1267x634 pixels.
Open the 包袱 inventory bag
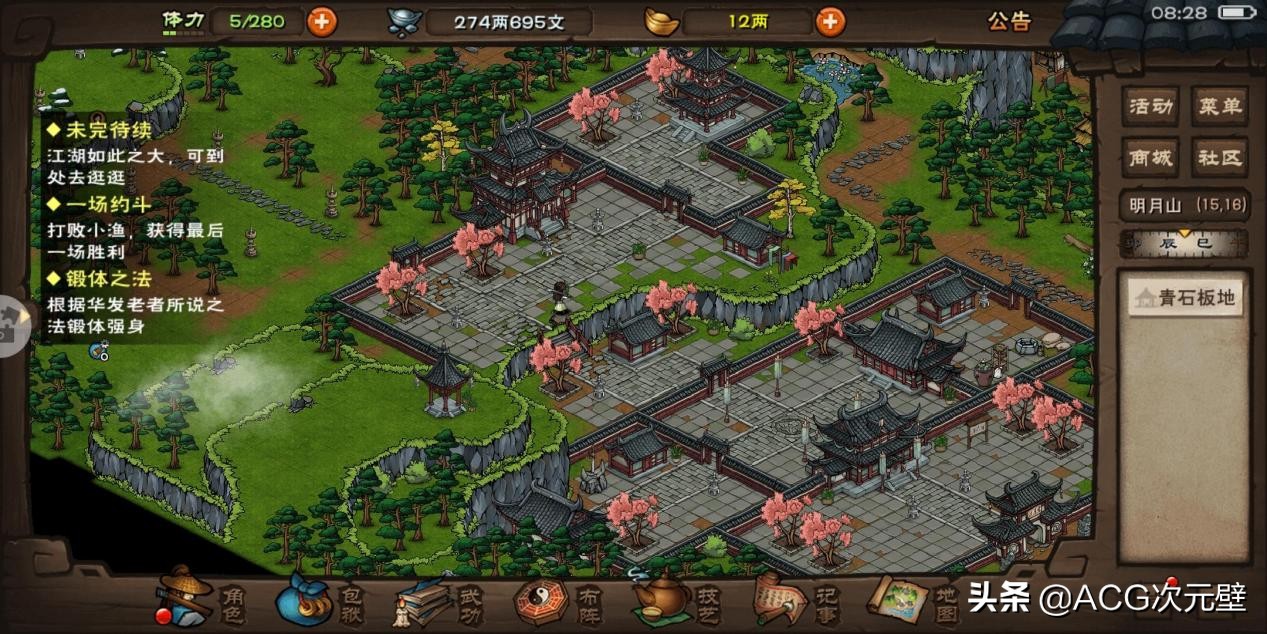click(318, 600)
